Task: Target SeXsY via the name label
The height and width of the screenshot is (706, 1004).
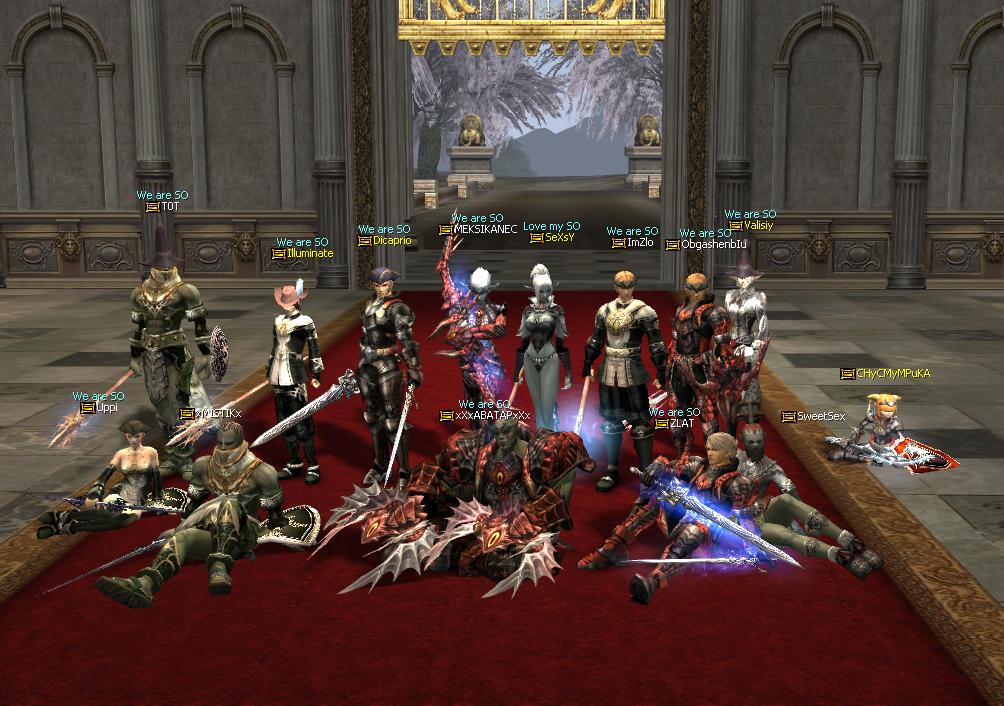Action: pyautogui.click(x=559, y=238)
